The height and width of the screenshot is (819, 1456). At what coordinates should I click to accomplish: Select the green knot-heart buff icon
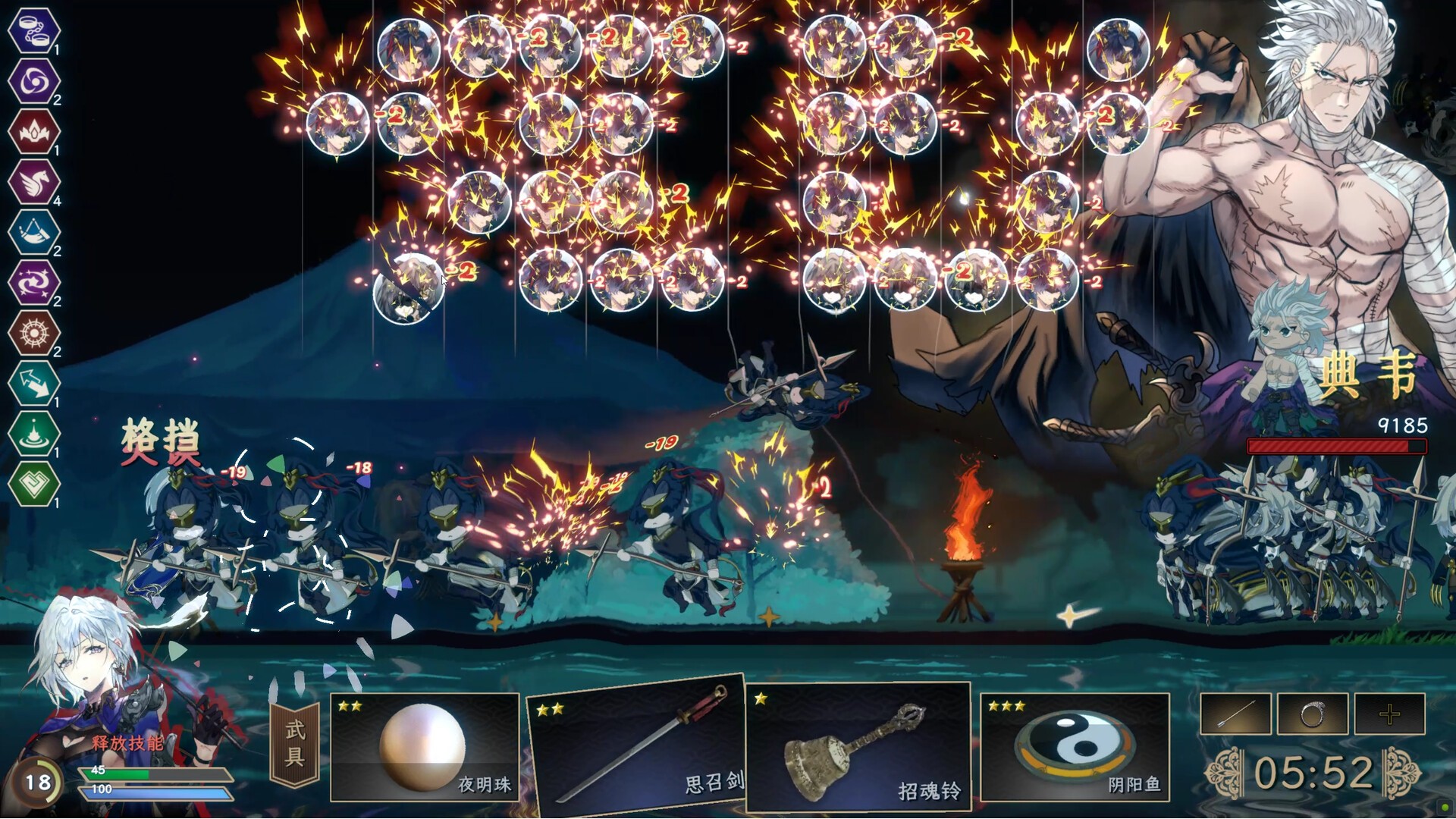point(34,483)
